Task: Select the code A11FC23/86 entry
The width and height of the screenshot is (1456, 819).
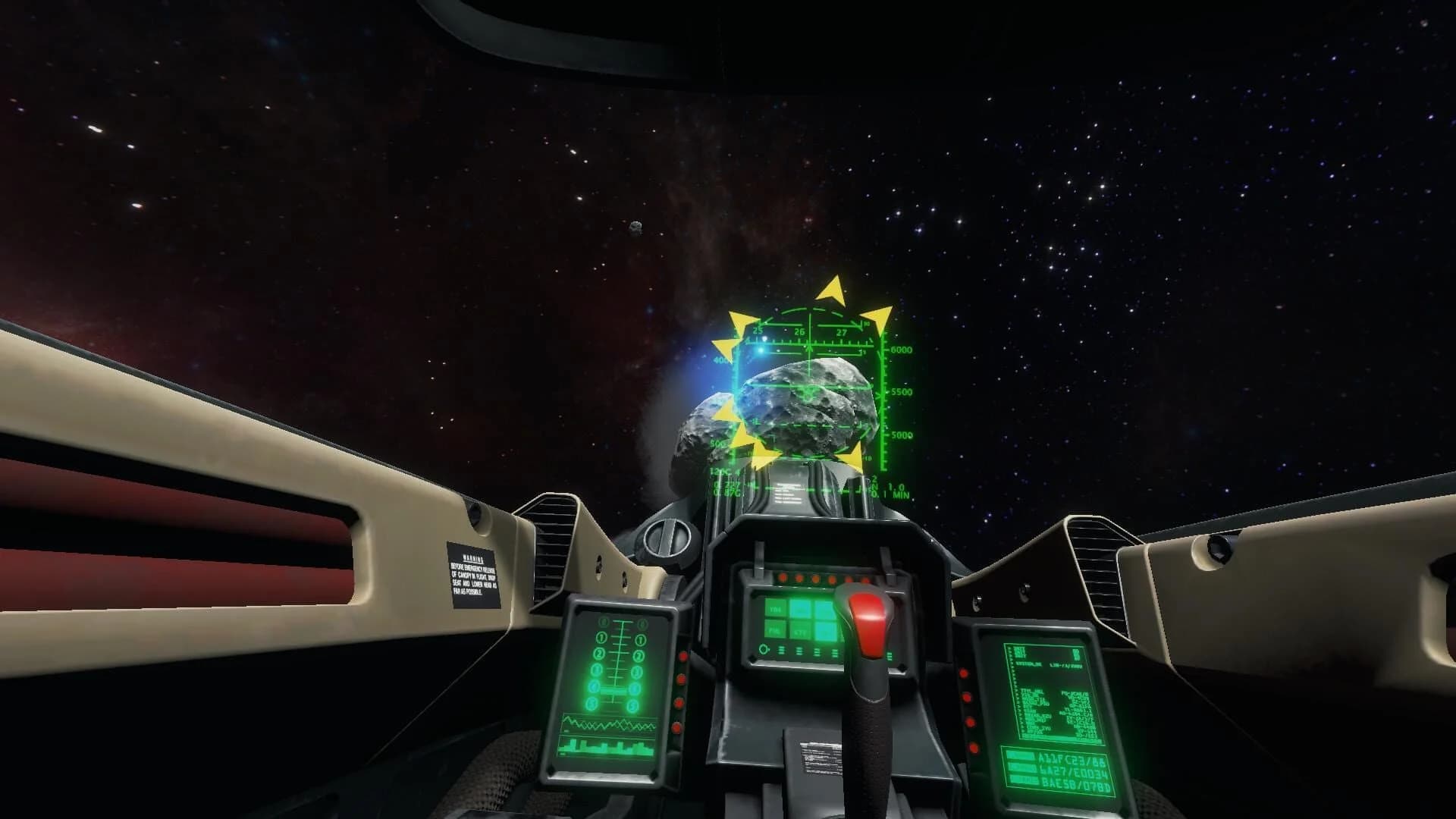Action: click(1071, 759)
